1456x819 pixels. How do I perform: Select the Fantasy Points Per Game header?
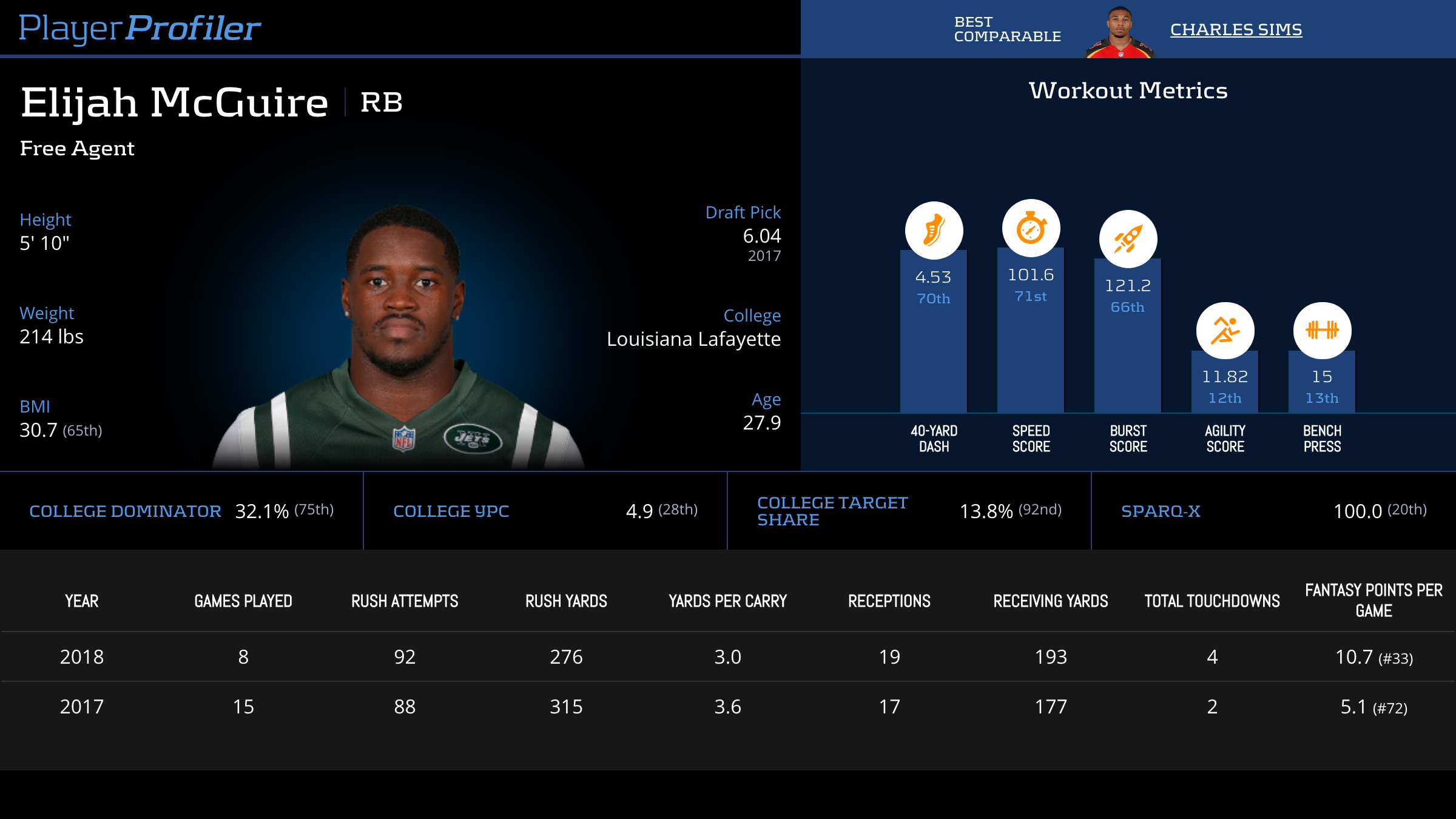pos(1373,600)
